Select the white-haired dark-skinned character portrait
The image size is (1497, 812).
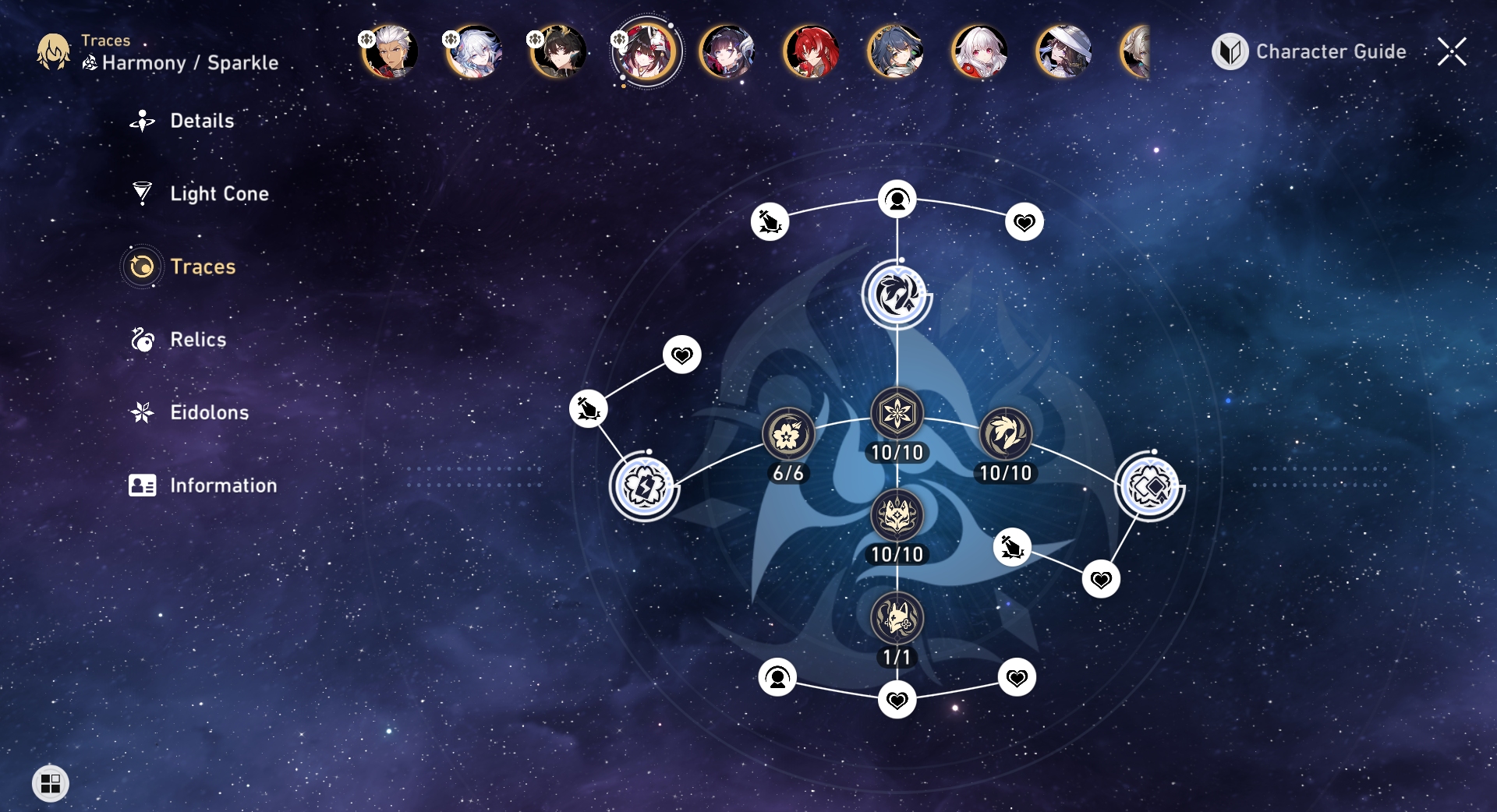[x=390, y=51]
